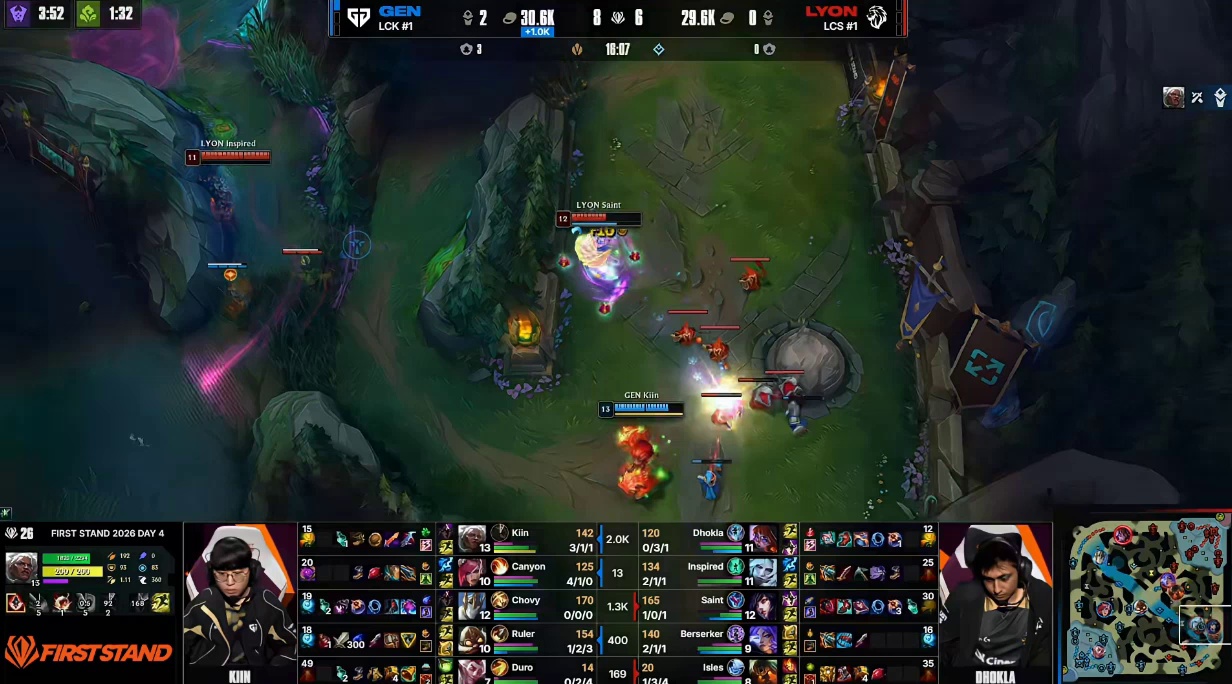Select Isles' champion portrait in scoreboard
Image resolution: width=1232 pixels, height=684 pixels.
click(x=764, y=670)
